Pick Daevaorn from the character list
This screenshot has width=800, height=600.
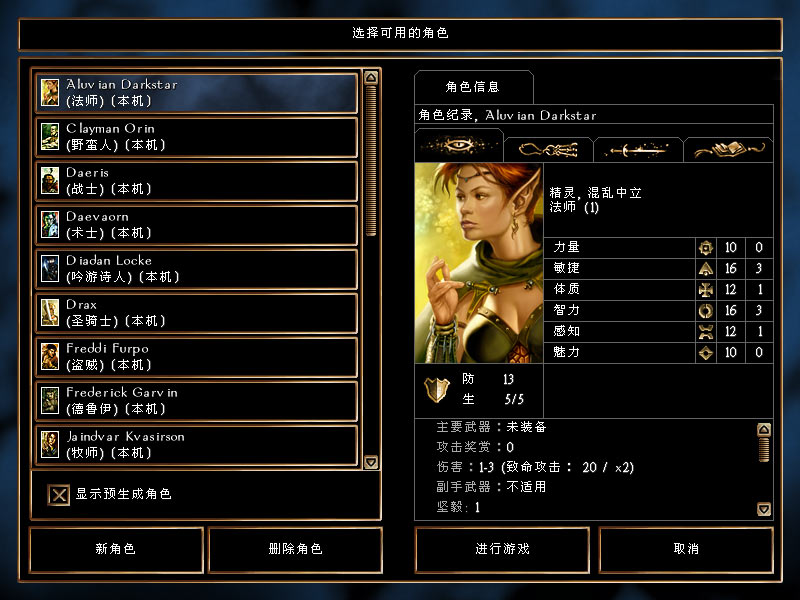coord(197,225)
